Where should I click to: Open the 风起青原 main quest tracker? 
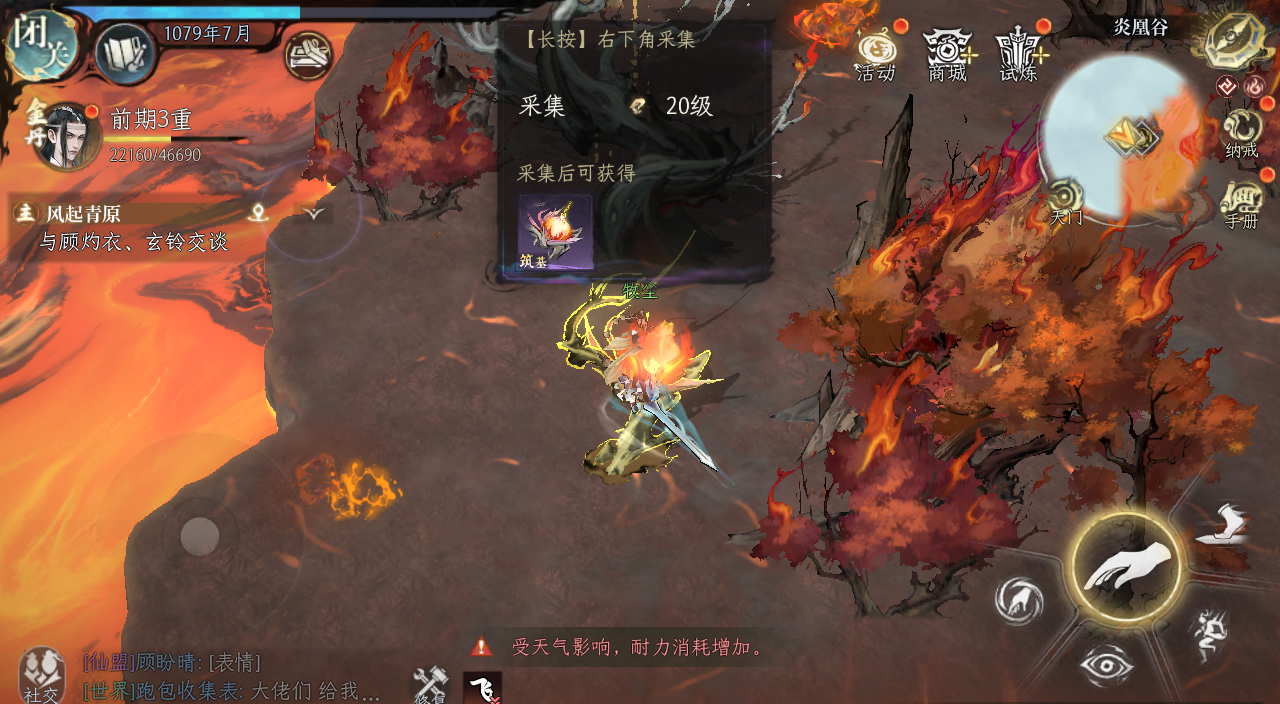tap(120, 213)
